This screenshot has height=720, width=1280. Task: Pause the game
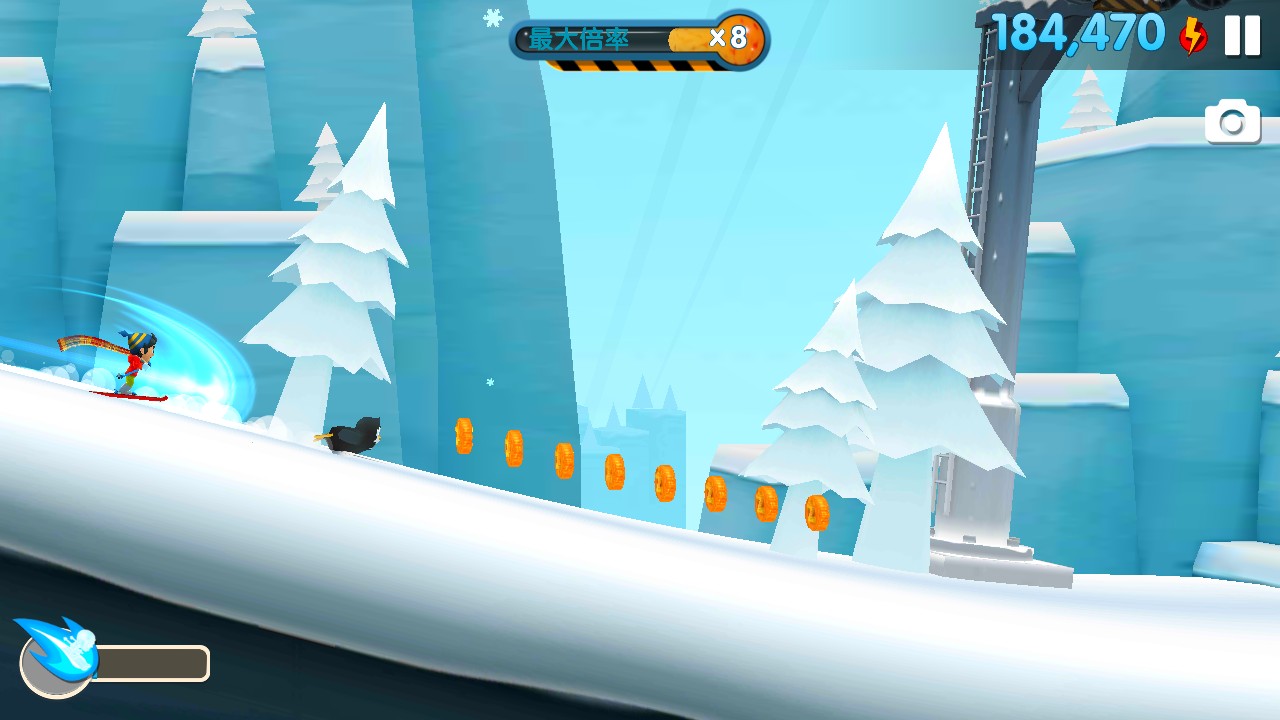click(x=1242, y=36)
